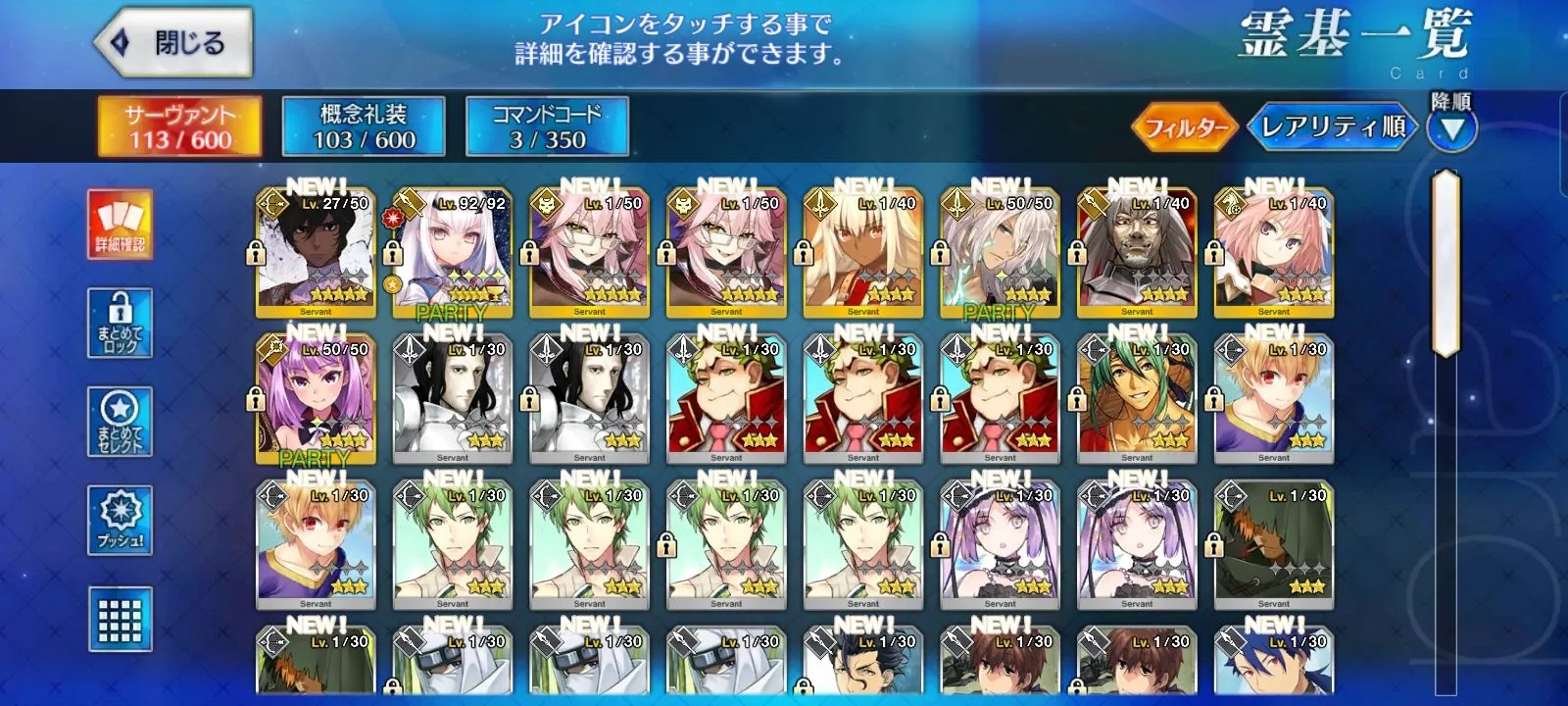Select the armored bearded servant Lv. 1/40

point(1137,255)
